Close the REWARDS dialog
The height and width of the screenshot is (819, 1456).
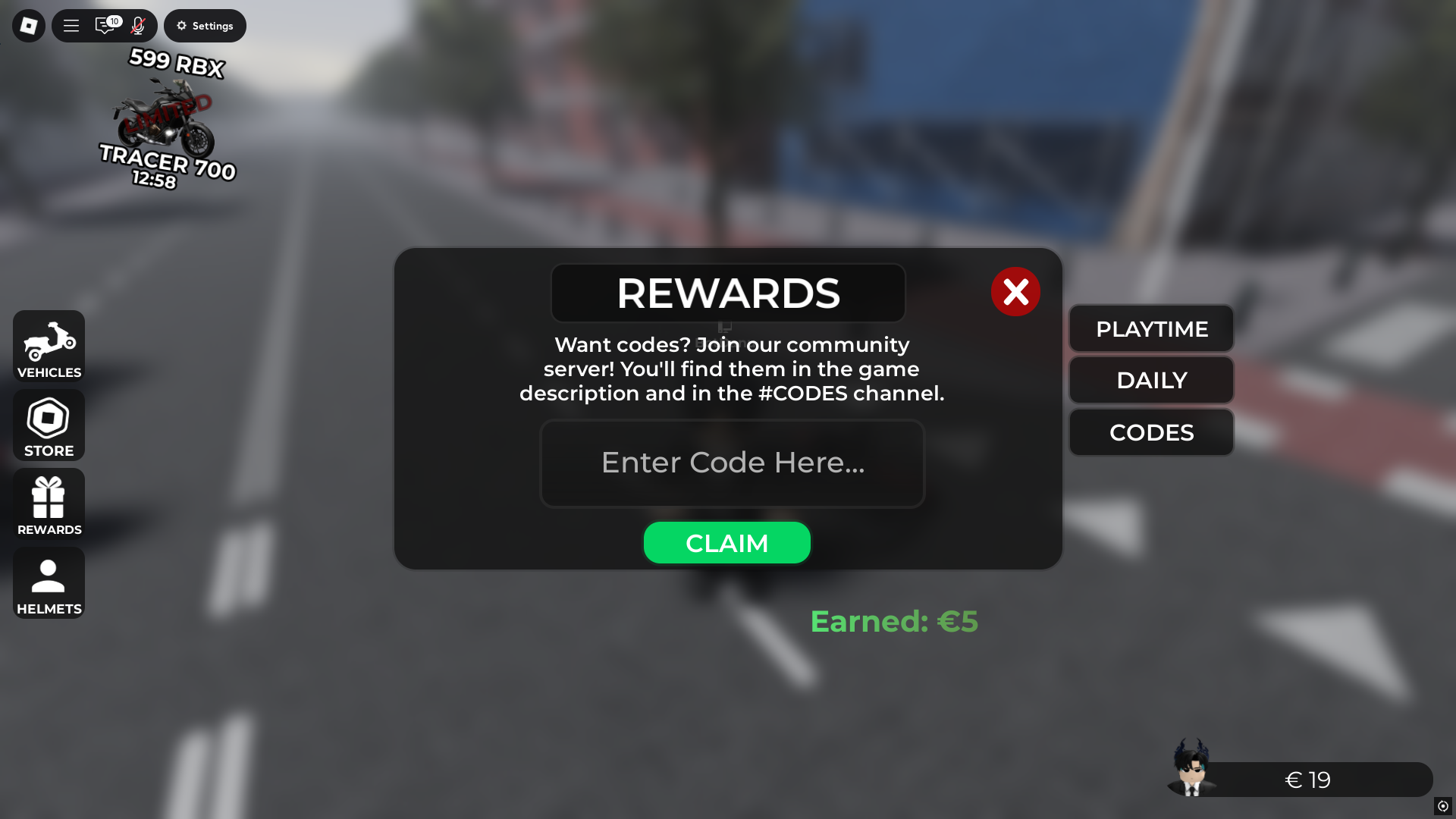1016,291
